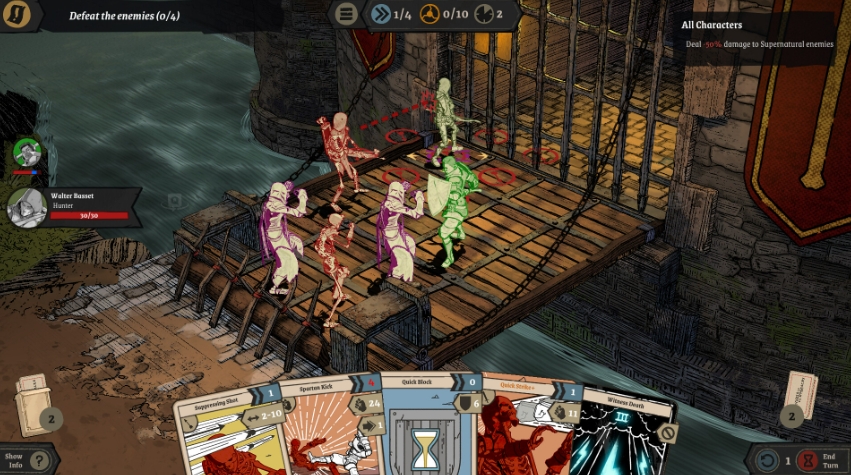Image resolution: width=851 pixels, height=475 pixels.
Task: Select the Suppressing Shot card
Action: click(226, 430)
